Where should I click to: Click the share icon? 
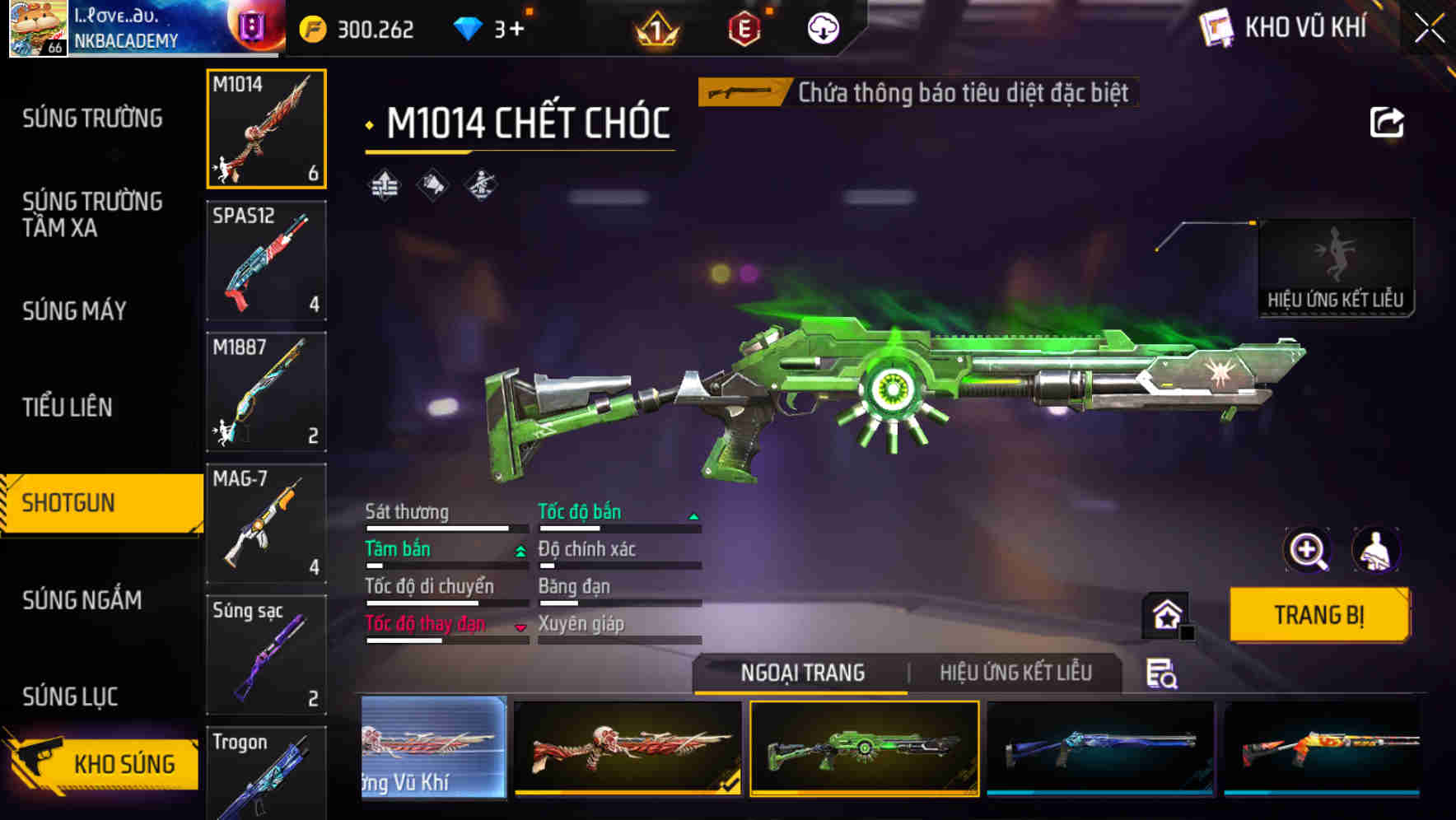coord(1386,123)
